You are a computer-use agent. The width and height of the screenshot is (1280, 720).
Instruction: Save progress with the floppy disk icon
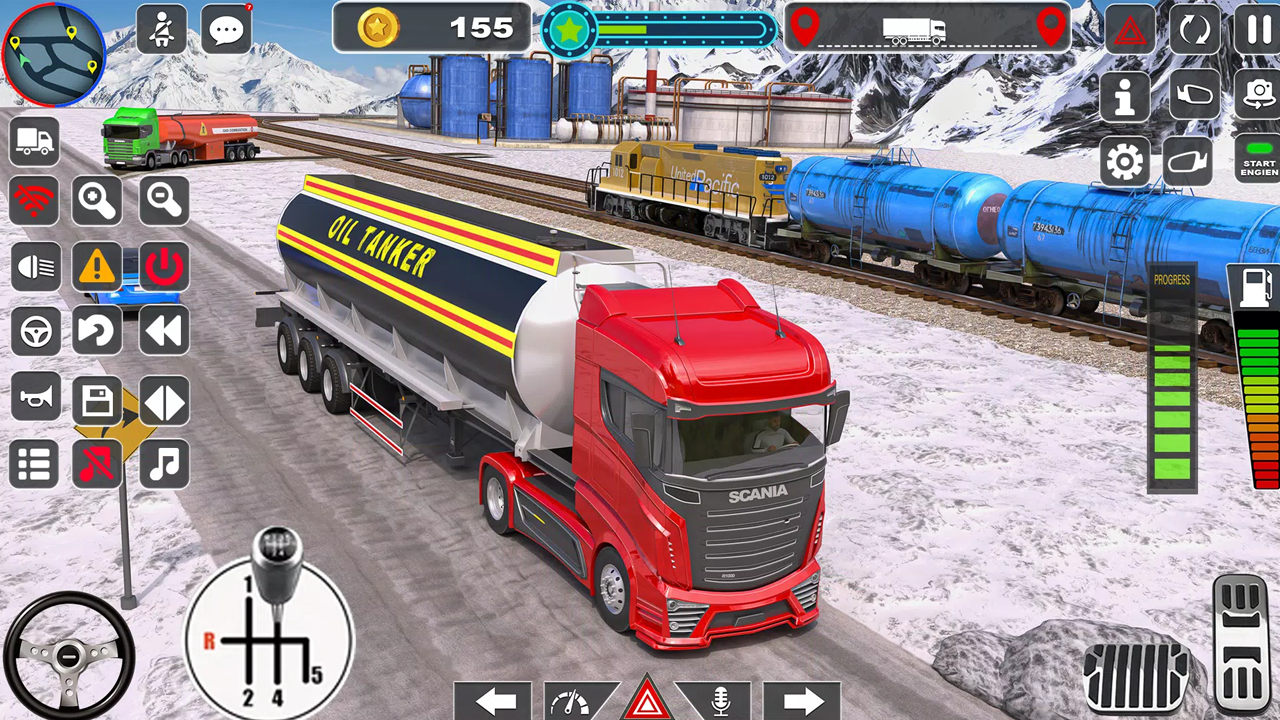(97, 397)
